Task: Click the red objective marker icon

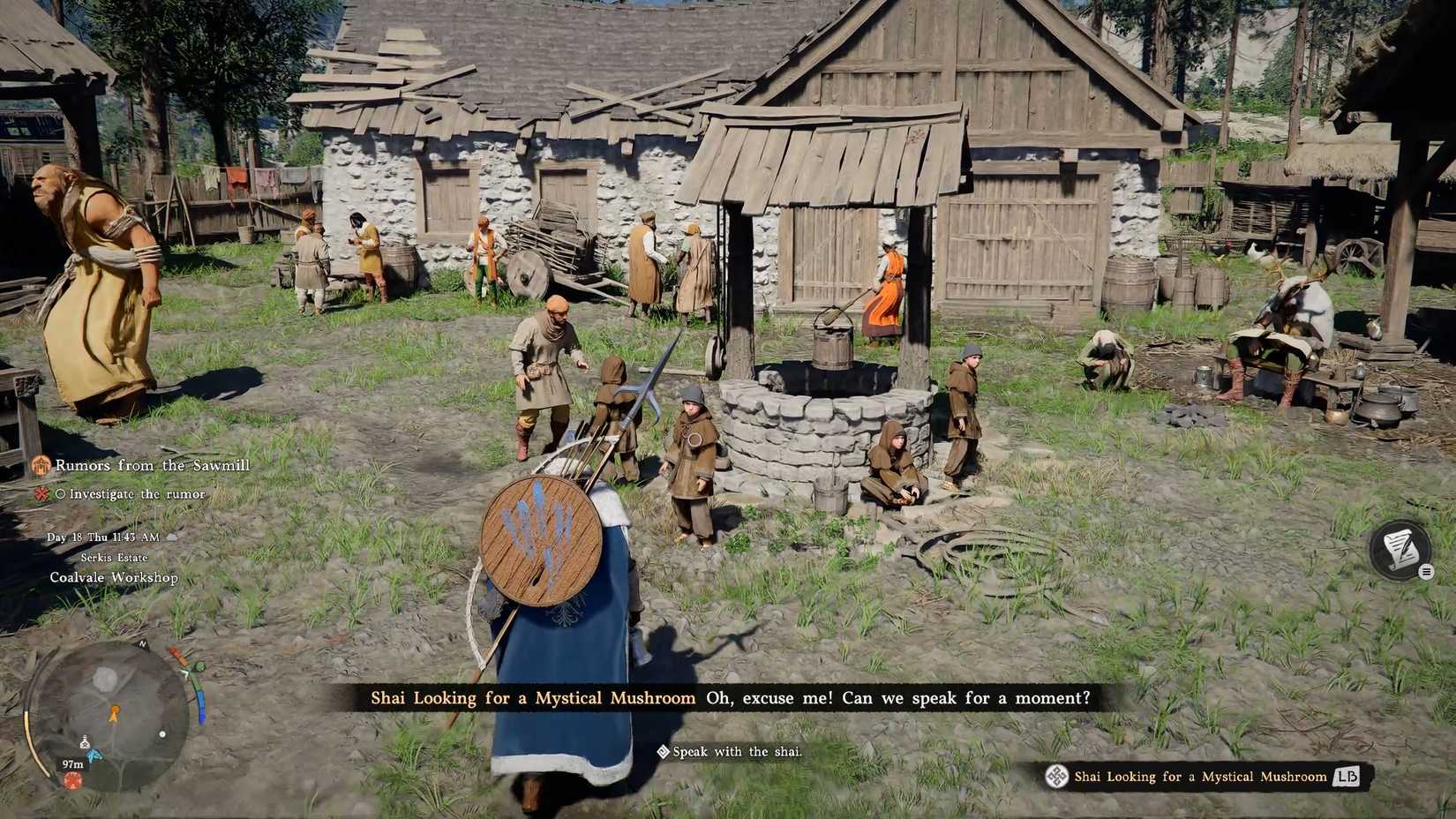Action: (42, 494)
